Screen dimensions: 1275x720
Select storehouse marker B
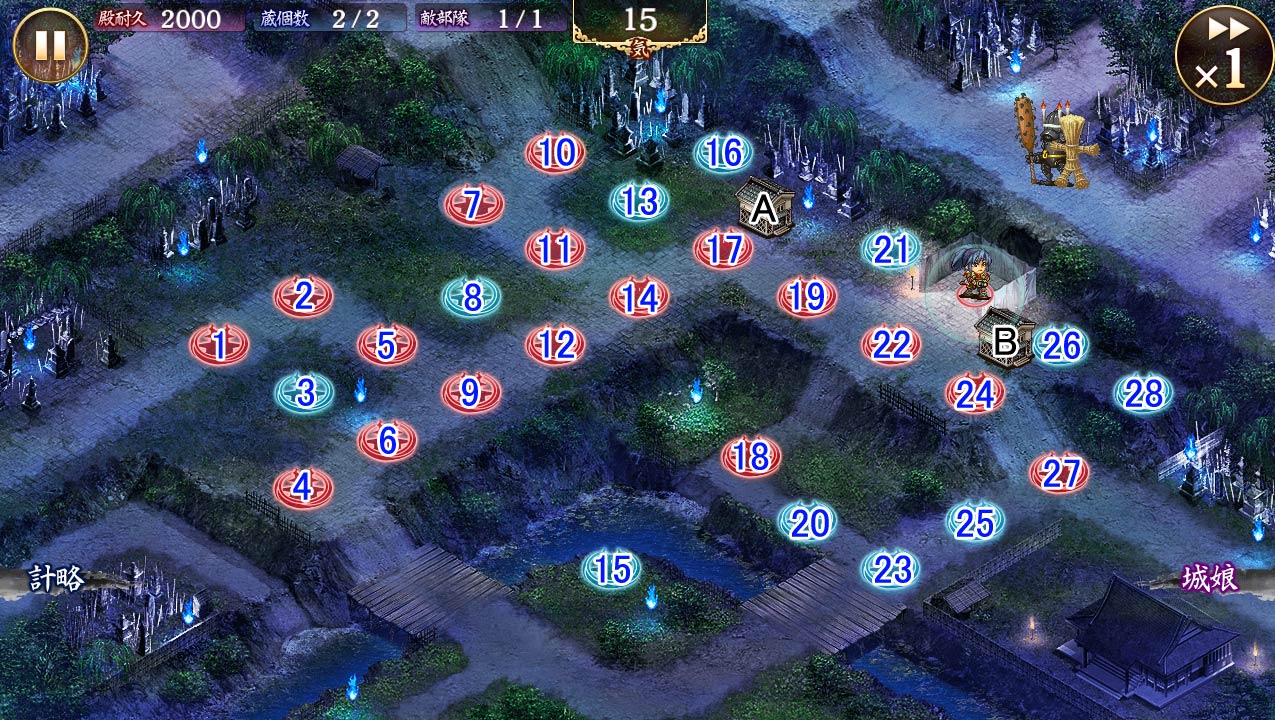[x=1004, y=341]
